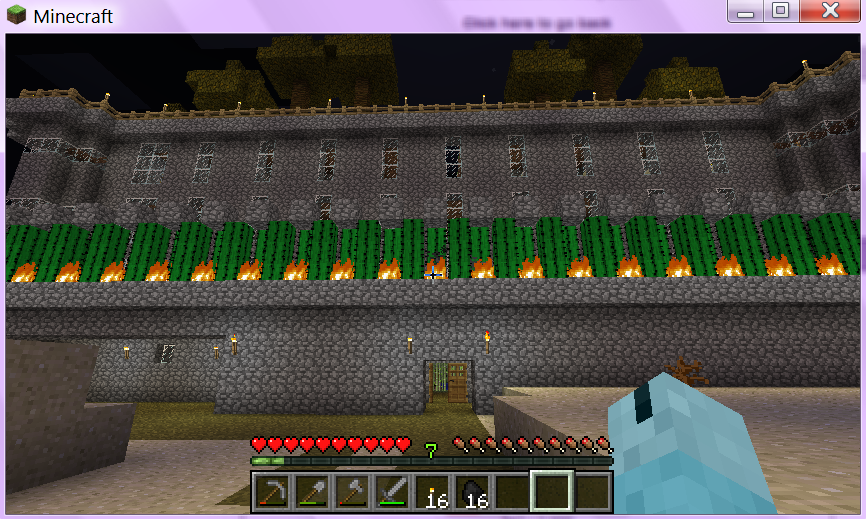
Task: Select the pickaxe hotbar slot
Action: (271, 492)
